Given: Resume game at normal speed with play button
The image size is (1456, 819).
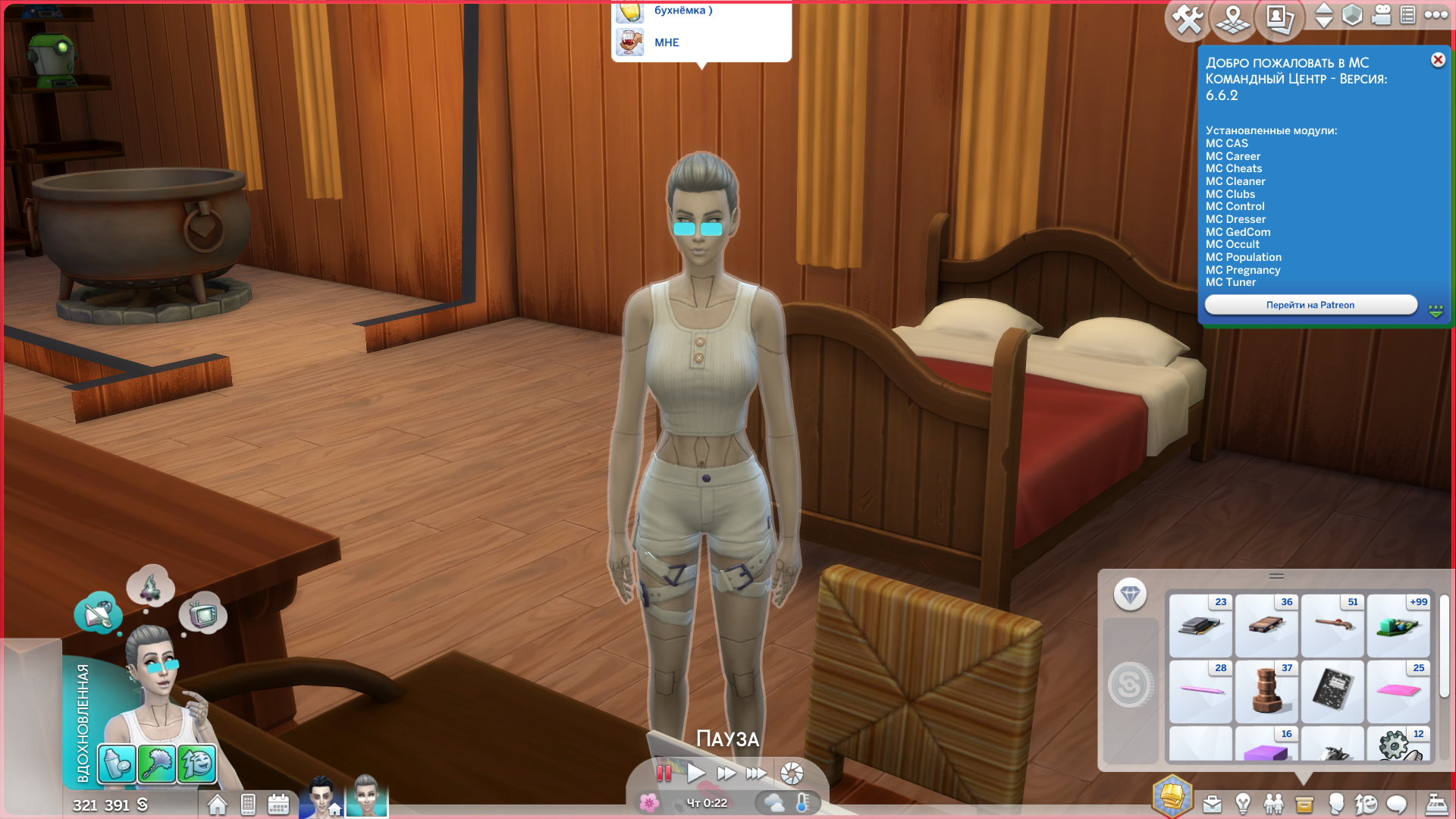Looking at the screenshot, I should coord(695,773).
